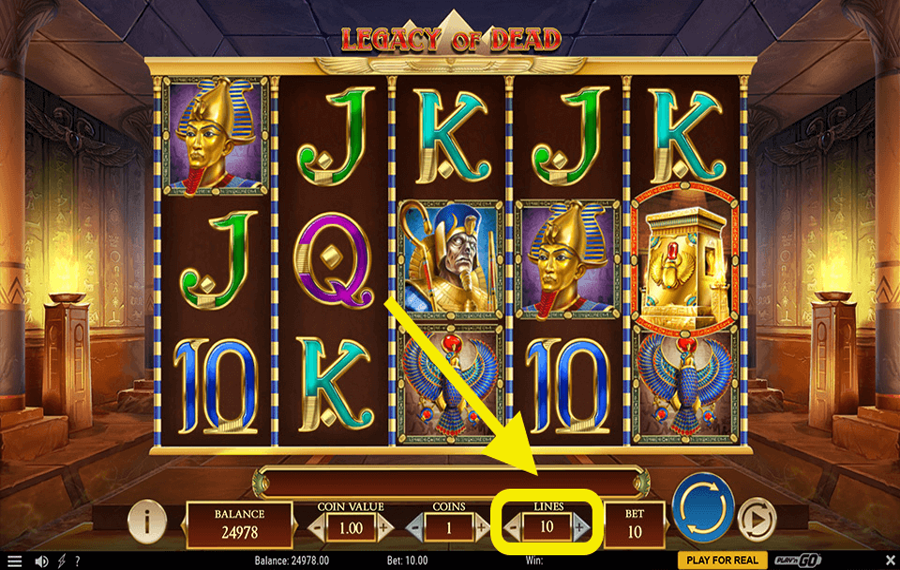Image resolution: width=900 pixels, height=570 pixels.
Task: Toggle the lightning bolt fast play
Action: point(60,561)
